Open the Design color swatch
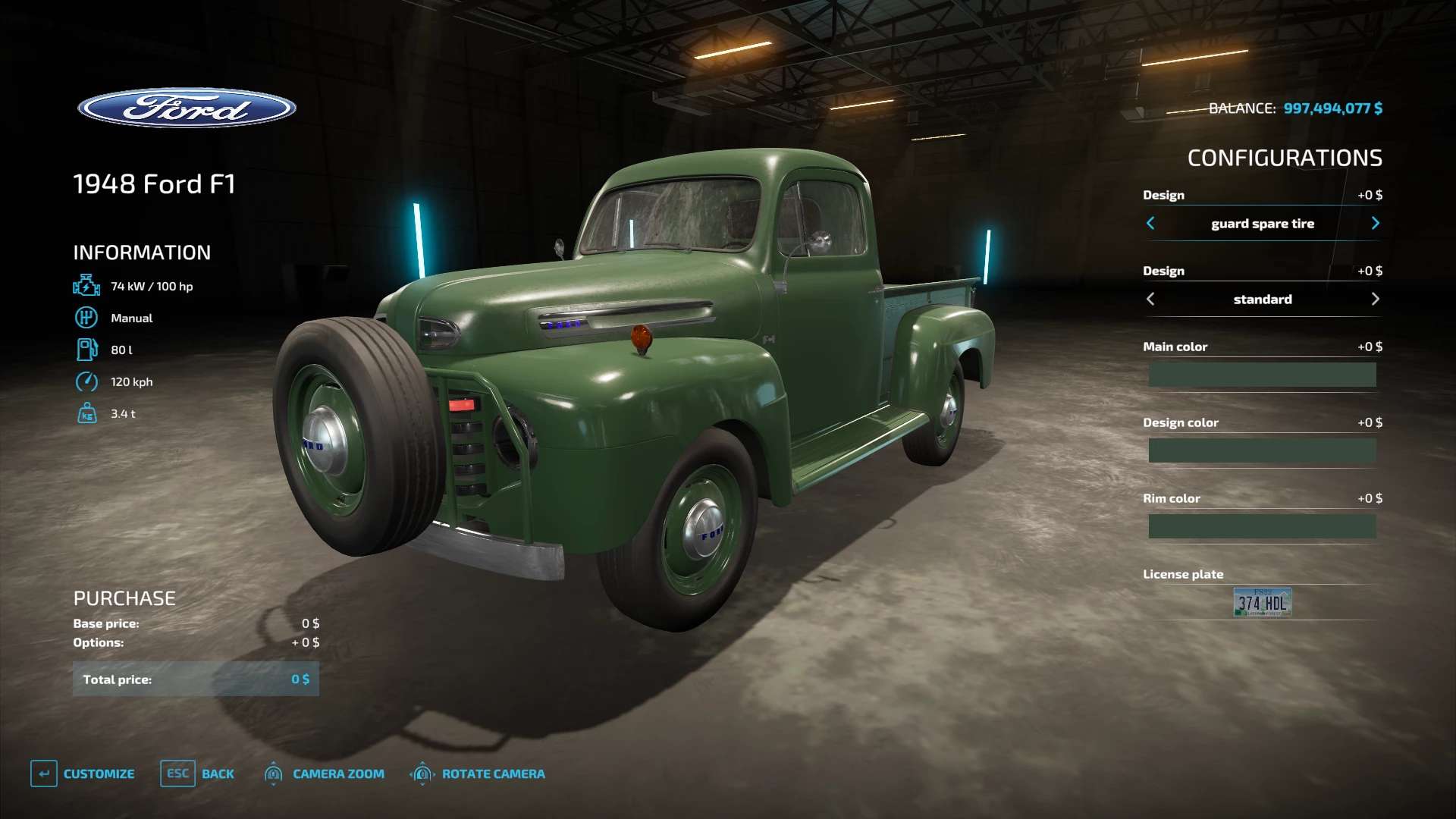Screen dimensions: 1456x819 pos(1262,450)
